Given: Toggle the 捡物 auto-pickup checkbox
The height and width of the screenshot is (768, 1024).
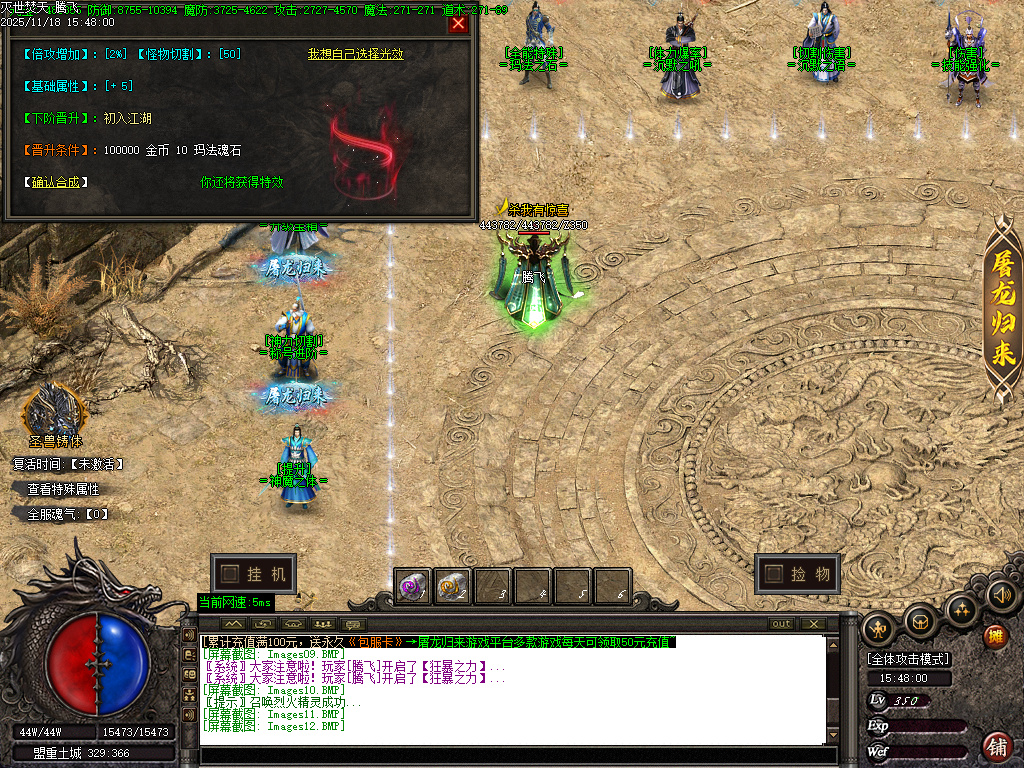Looking at the screenshot, I should point(773,574).
